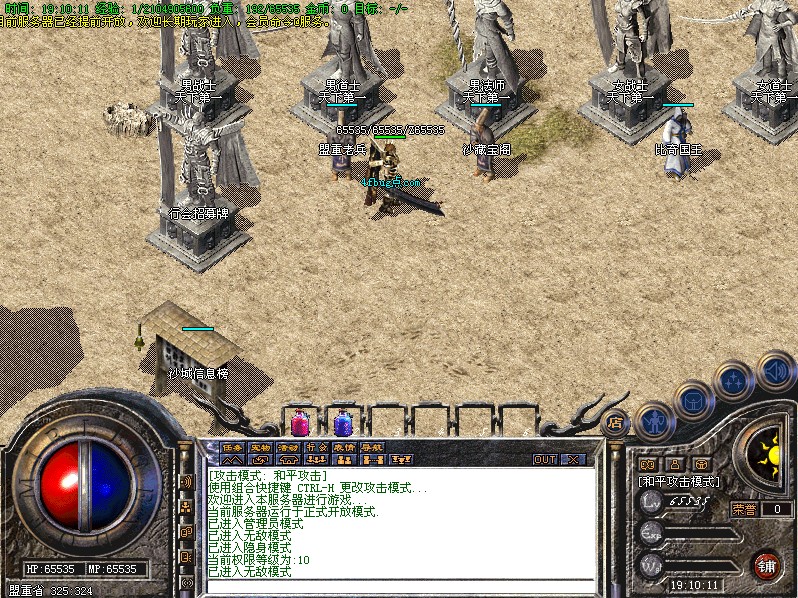Open the 任务 quest tab

pyautogui.click(x=232, y=447)
